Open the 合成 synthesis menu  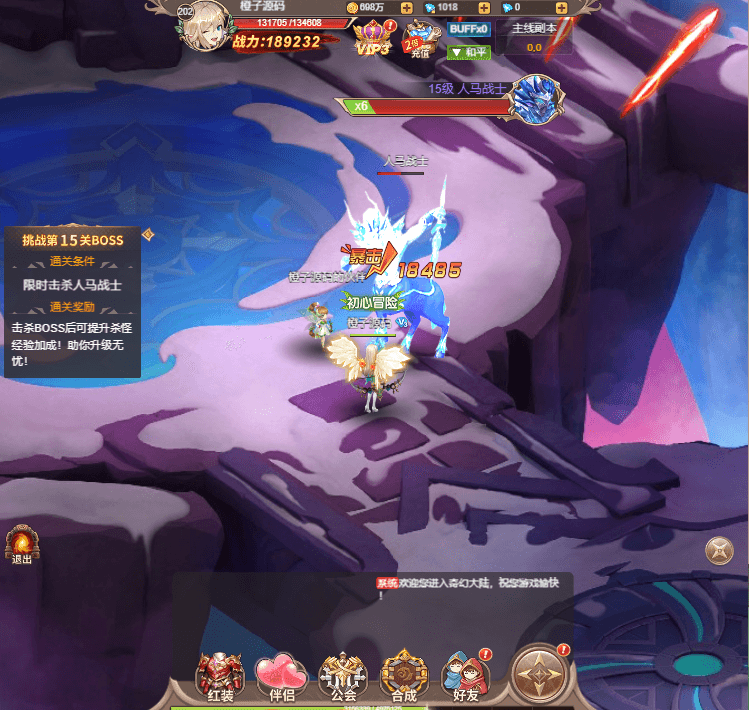click(x=404, y=675)
